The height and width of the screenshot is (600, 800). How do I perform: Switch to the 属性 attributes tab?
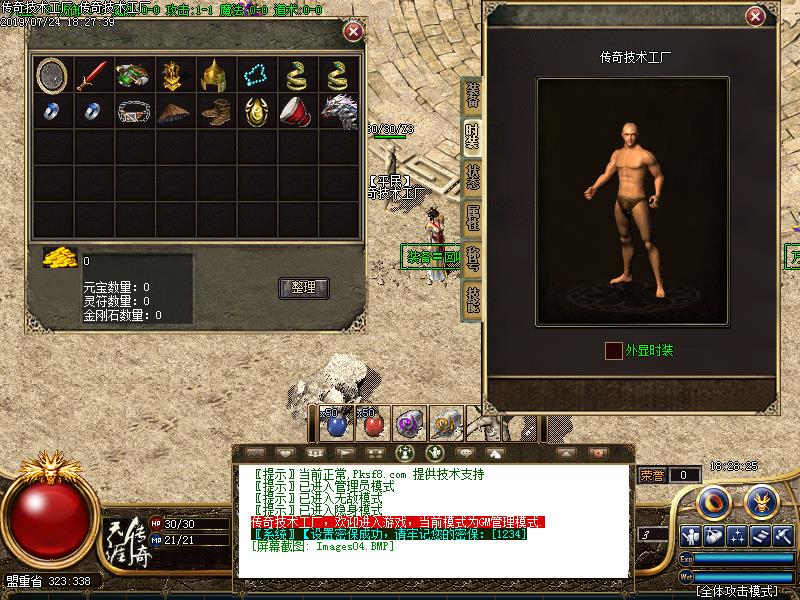point(472,218)
